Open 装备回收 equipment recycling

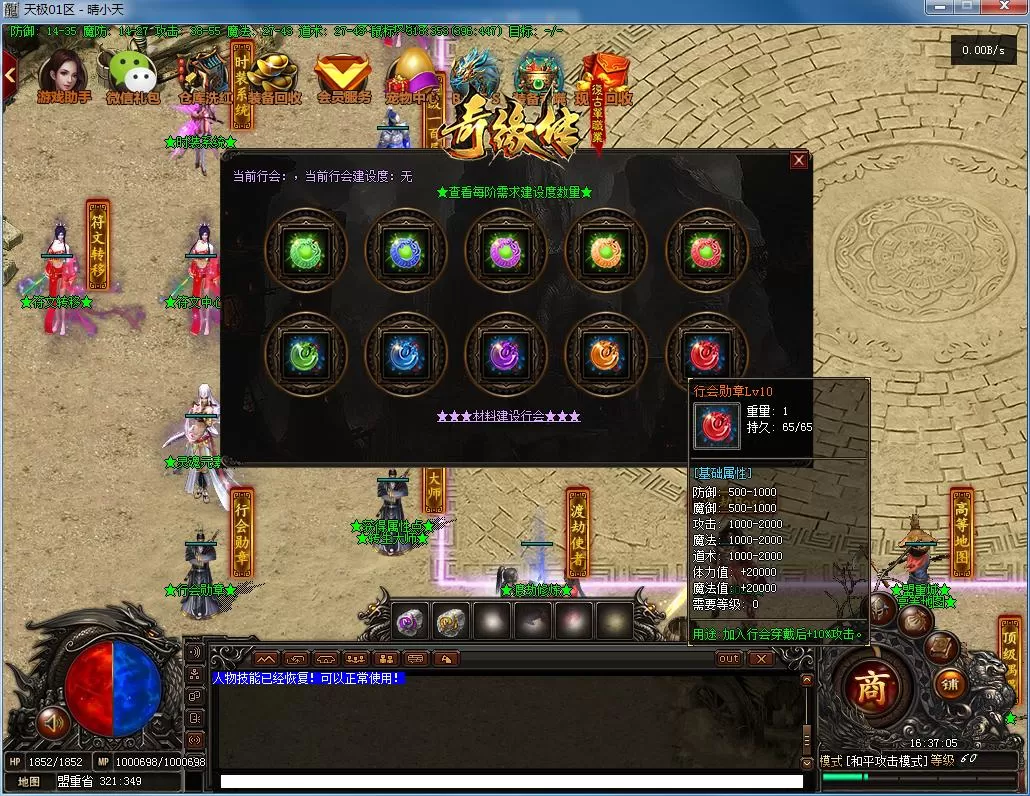tap(273, 76)
